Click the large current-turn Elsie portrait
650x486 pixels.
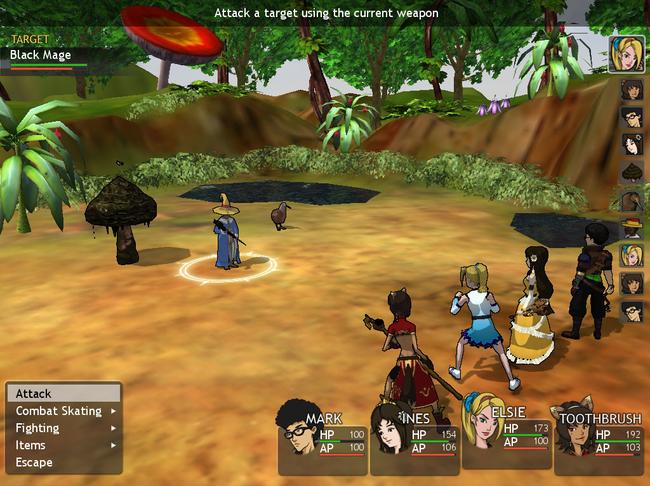point(627,54)
